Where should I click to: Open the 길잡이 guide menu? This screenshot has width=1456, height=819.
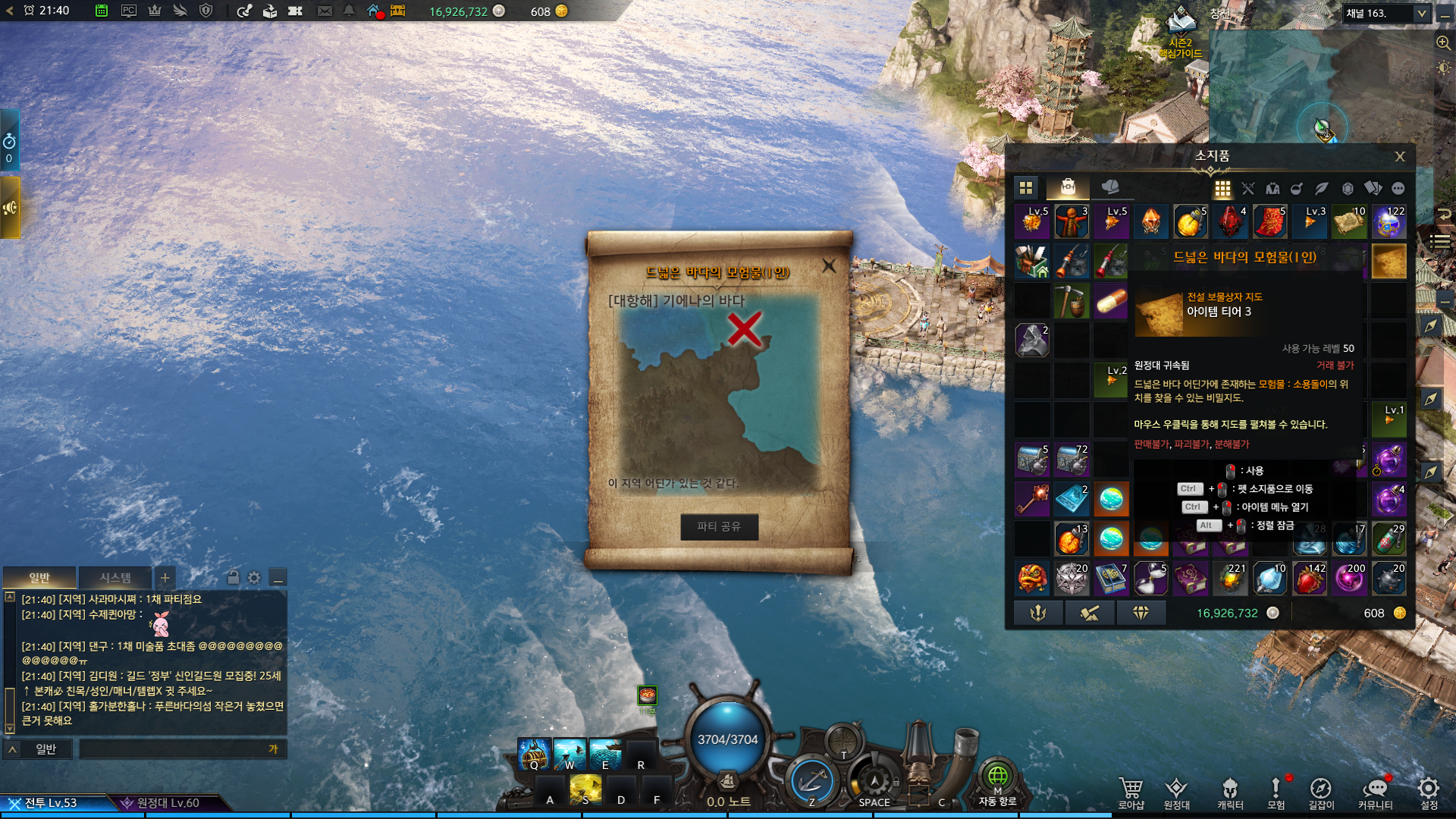(1321, 793)
